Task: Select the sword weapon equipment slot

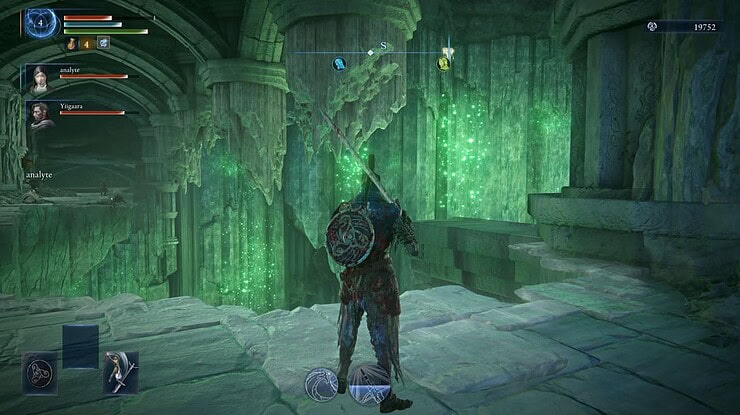Action: coord(121,373)
